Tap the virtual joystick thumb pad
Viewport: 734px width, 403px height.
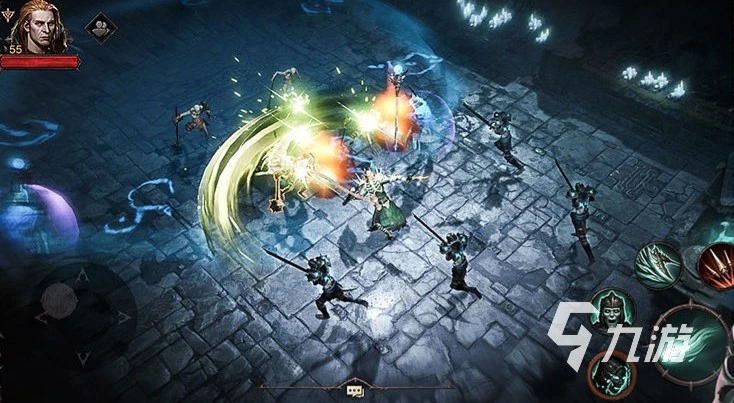(x=60, y=298)
